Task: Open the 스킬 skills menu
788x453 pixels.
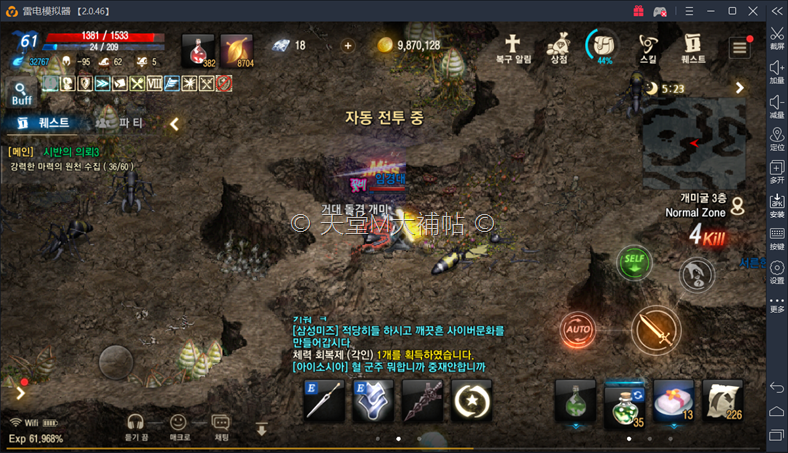Action: pos(648,48)
